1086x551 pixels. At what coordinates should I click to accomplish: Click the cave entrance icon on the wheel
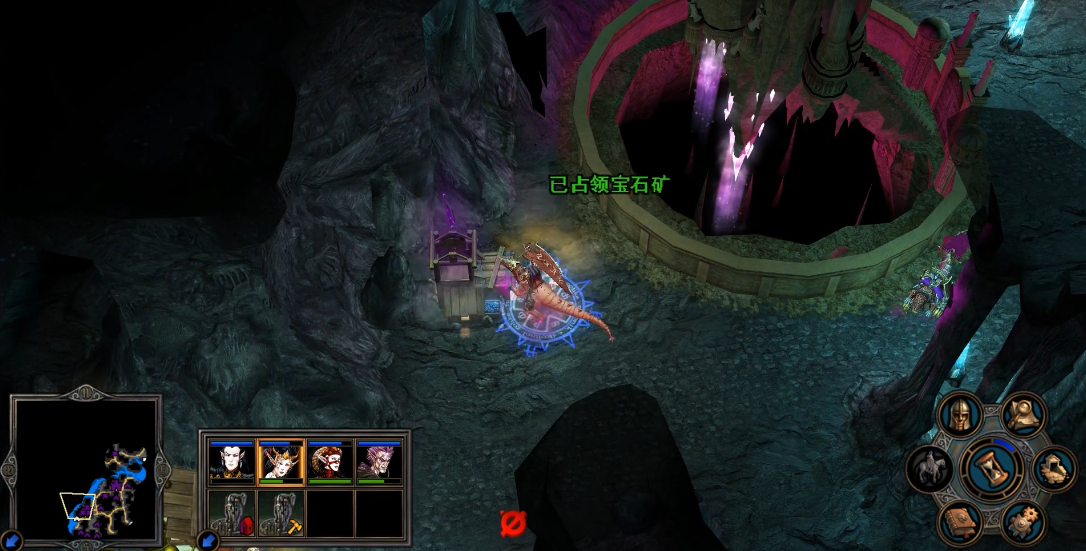(x=1054, y=468)
